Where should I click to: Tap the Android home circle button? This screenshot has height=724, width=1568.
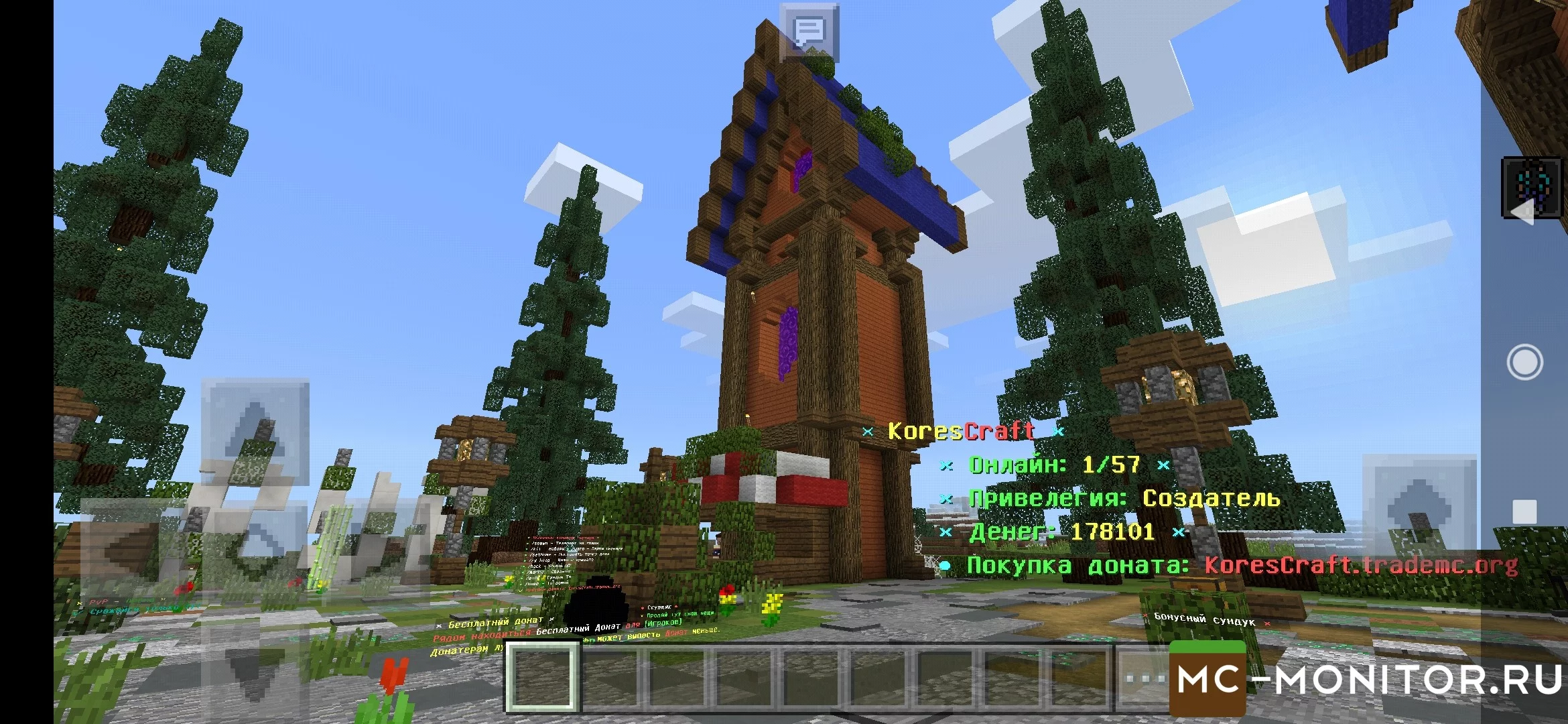[x=1524, y=363]
